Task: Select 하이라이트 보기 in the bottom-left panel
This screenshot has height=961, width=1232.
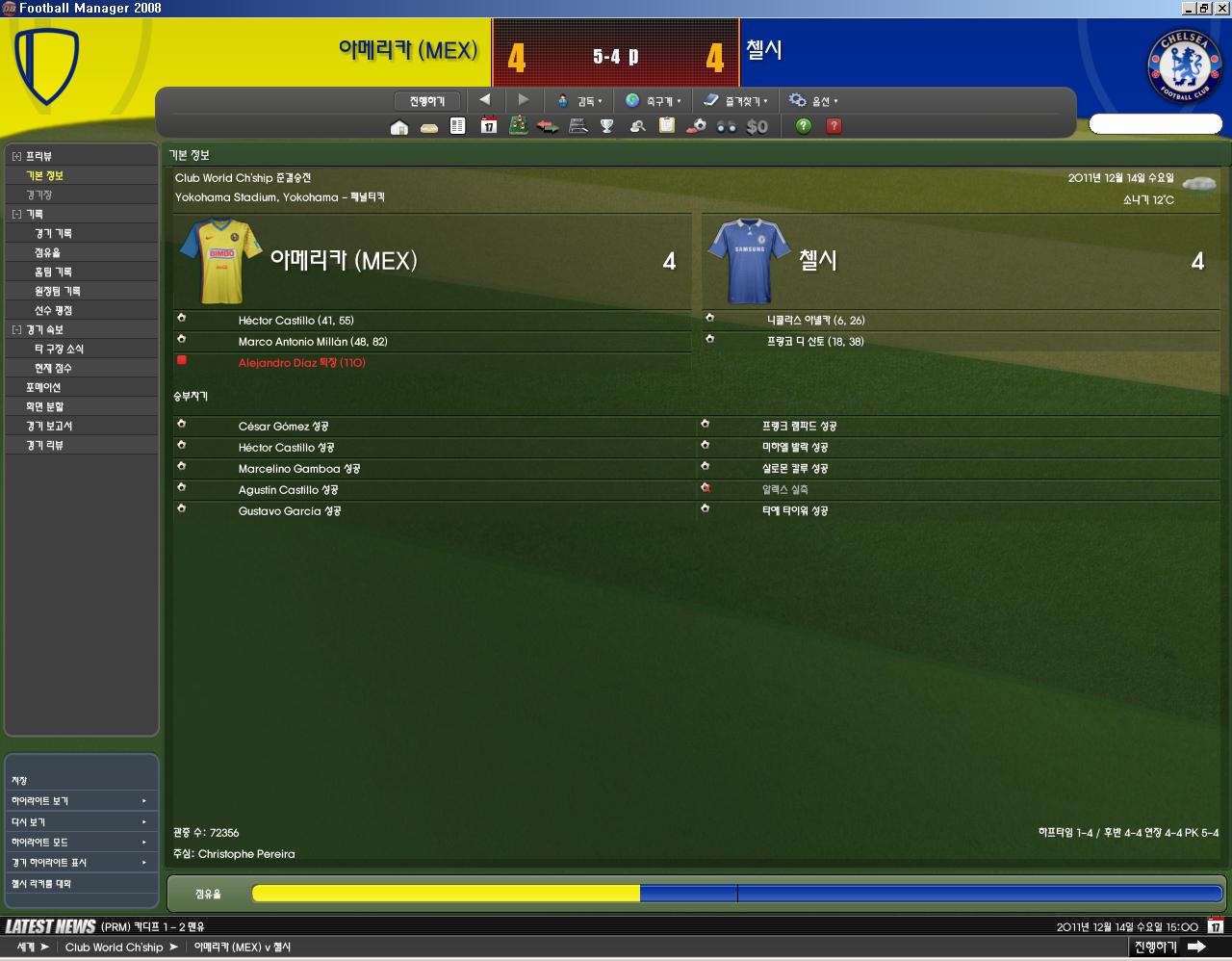Action: [x=40, y=801]
